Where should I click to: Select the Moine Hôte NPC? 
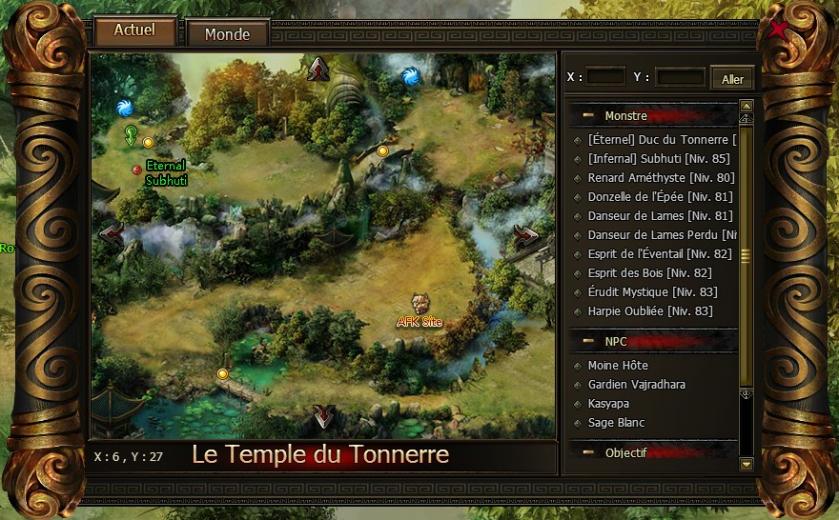pyautogui.click(x=618, y=365)
